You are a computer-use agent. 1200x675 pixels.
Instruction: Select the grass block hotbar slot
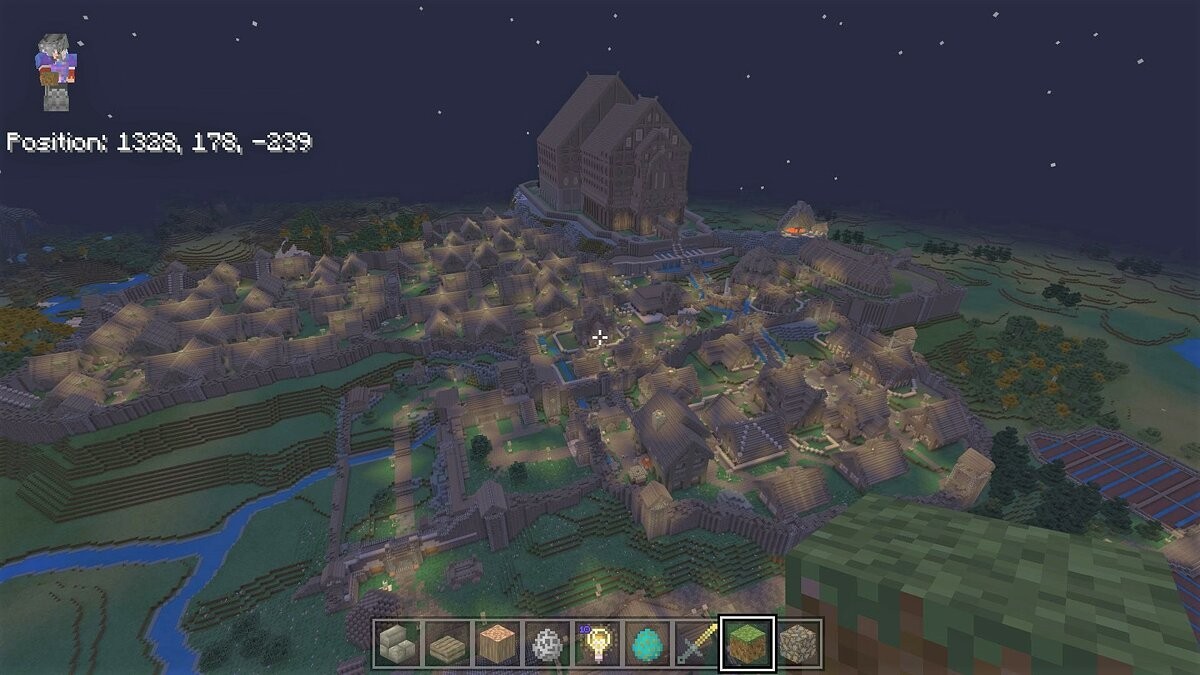coord(747,643)
